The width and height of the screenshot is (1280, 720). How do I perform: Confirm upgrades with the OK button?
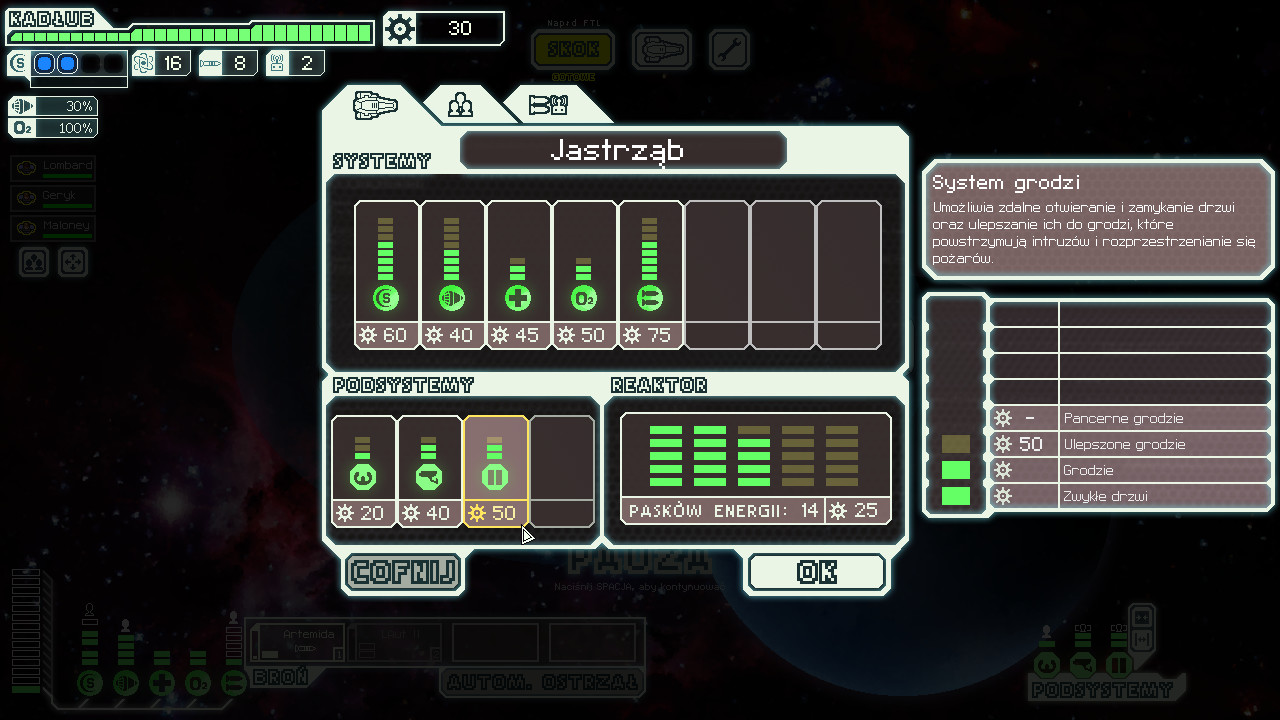(816, 572)
